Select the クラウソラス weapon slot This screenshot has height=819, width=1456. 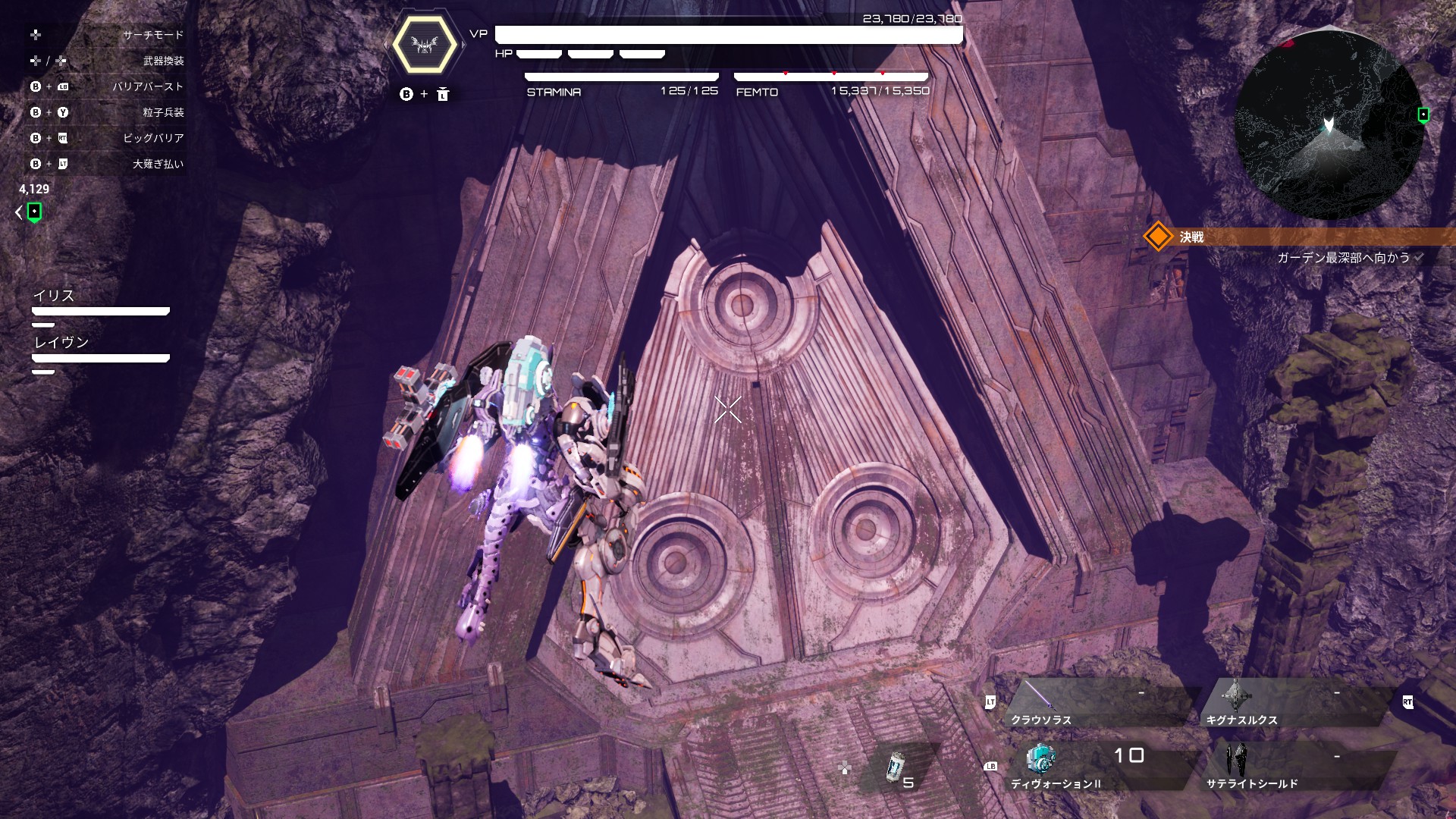pos(1092,703)
